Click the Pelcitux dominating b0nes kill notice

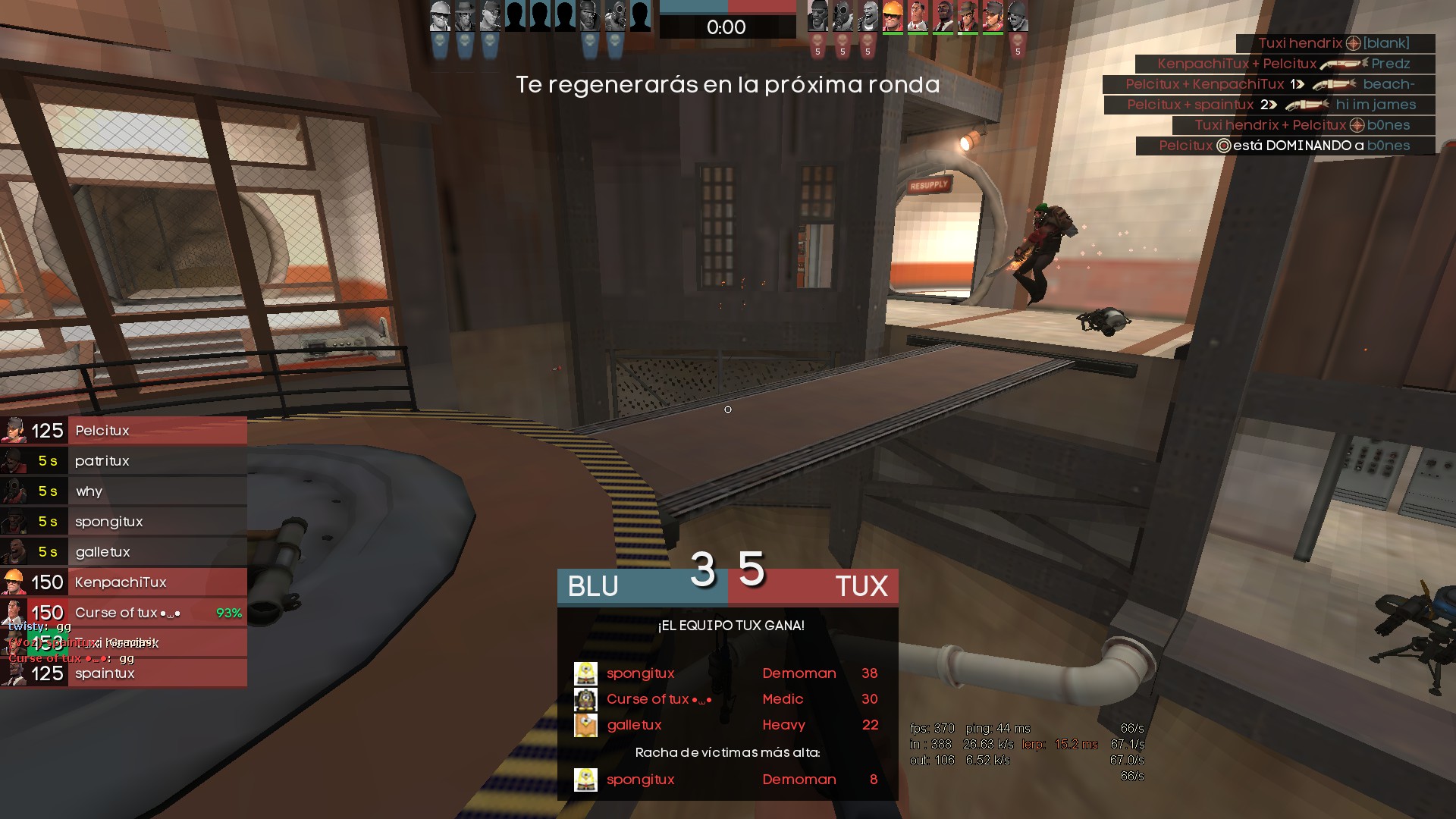pyautogui.click(x=1285, y=146)
